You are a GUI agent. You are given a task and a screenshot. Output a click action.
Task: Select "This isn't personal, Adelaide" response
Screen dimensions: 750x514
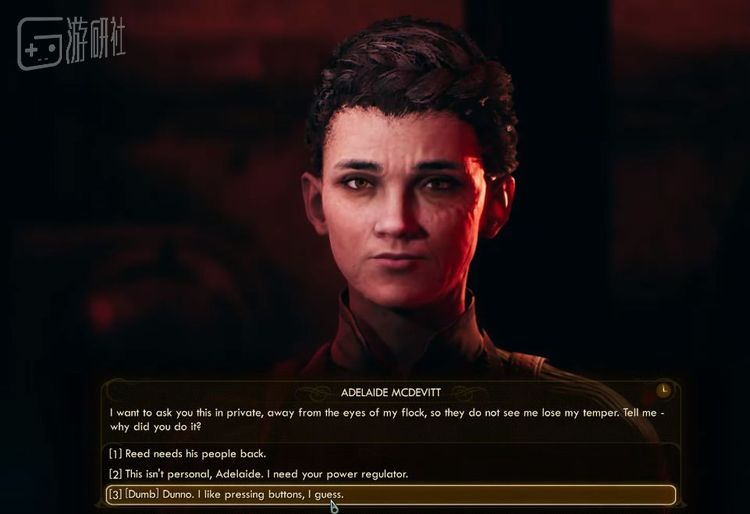tap(260, 473)
